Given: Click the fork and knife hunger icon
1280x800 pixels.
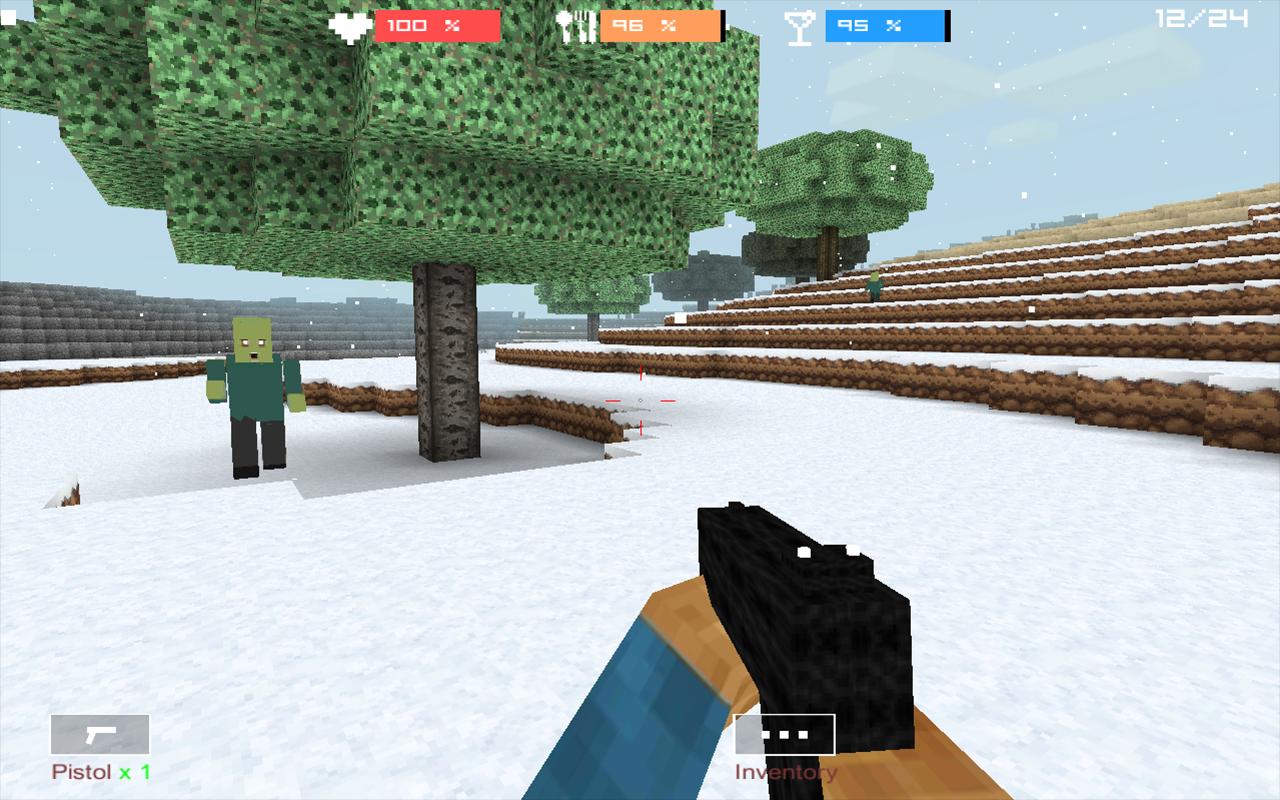Looking at the screenshot, I should (x=576, y=24).
